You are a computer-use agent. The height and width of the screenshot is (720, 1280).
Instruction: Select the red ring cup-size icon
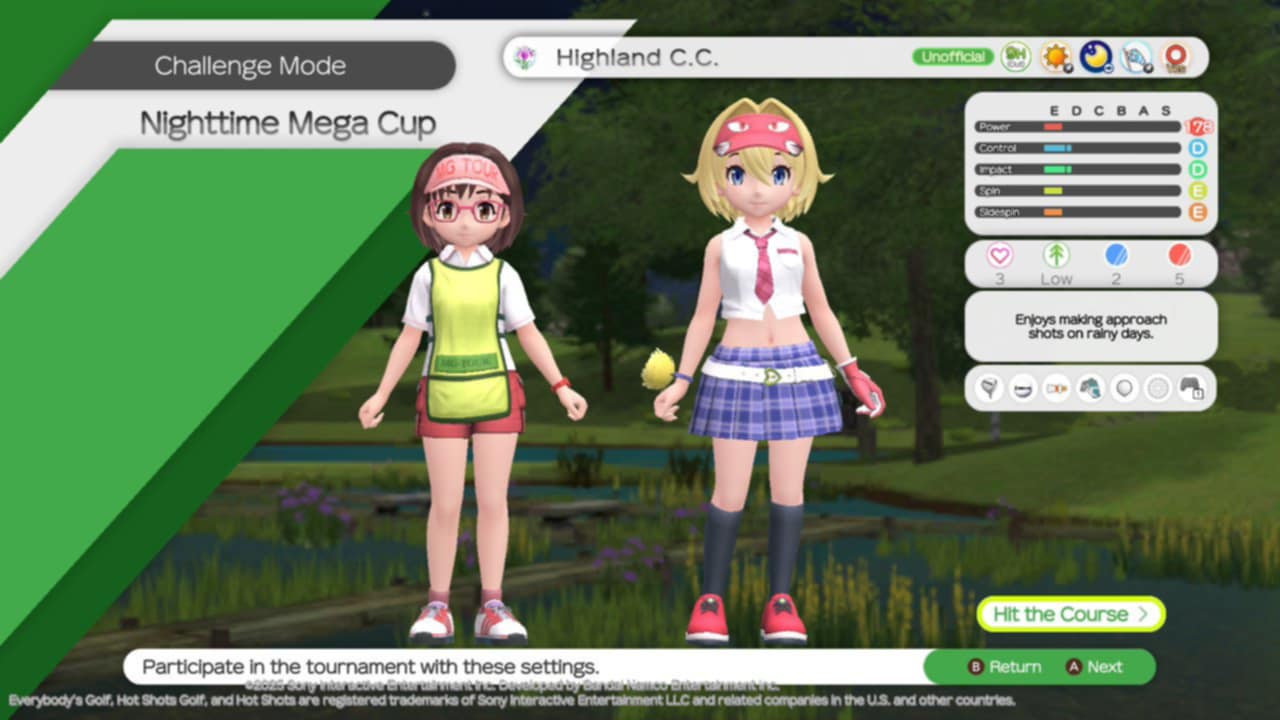pyautogui.click(x=1176, y=57)
